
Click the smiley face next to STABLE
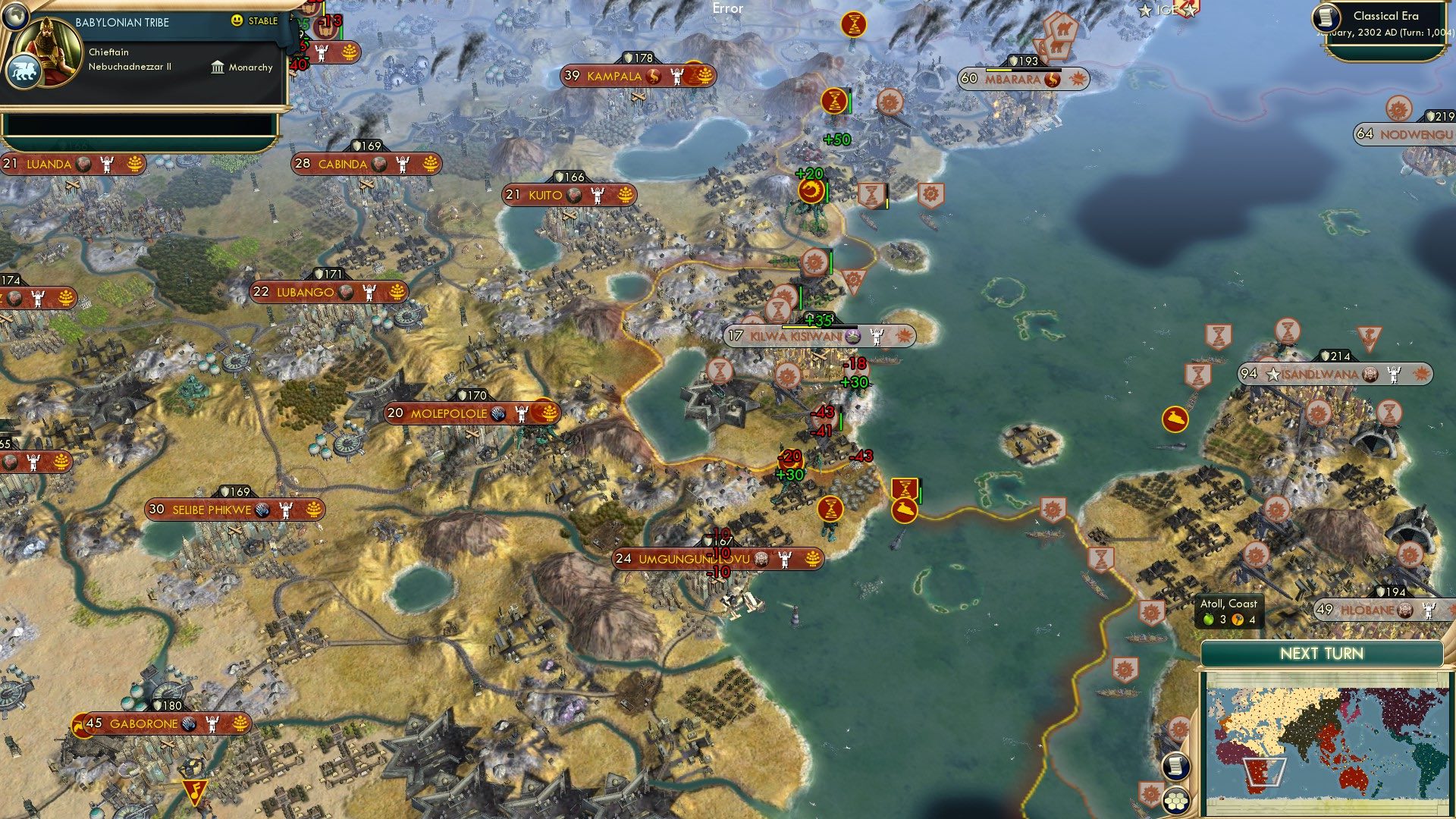point(237,20)
